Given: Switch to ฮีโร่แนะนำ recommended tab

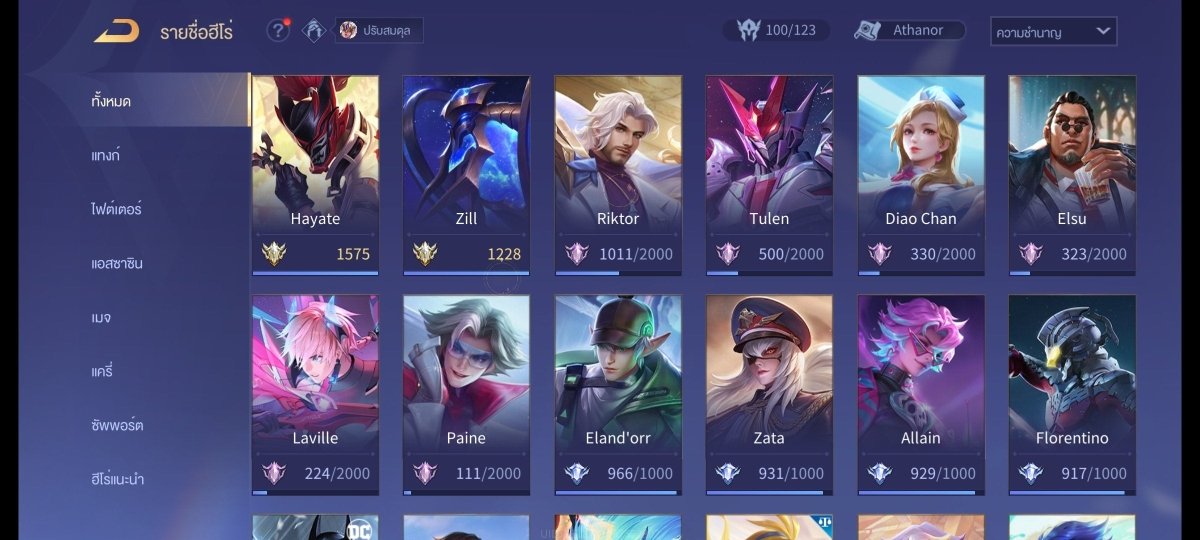Looking at the screenshot, I should point(117,479).
